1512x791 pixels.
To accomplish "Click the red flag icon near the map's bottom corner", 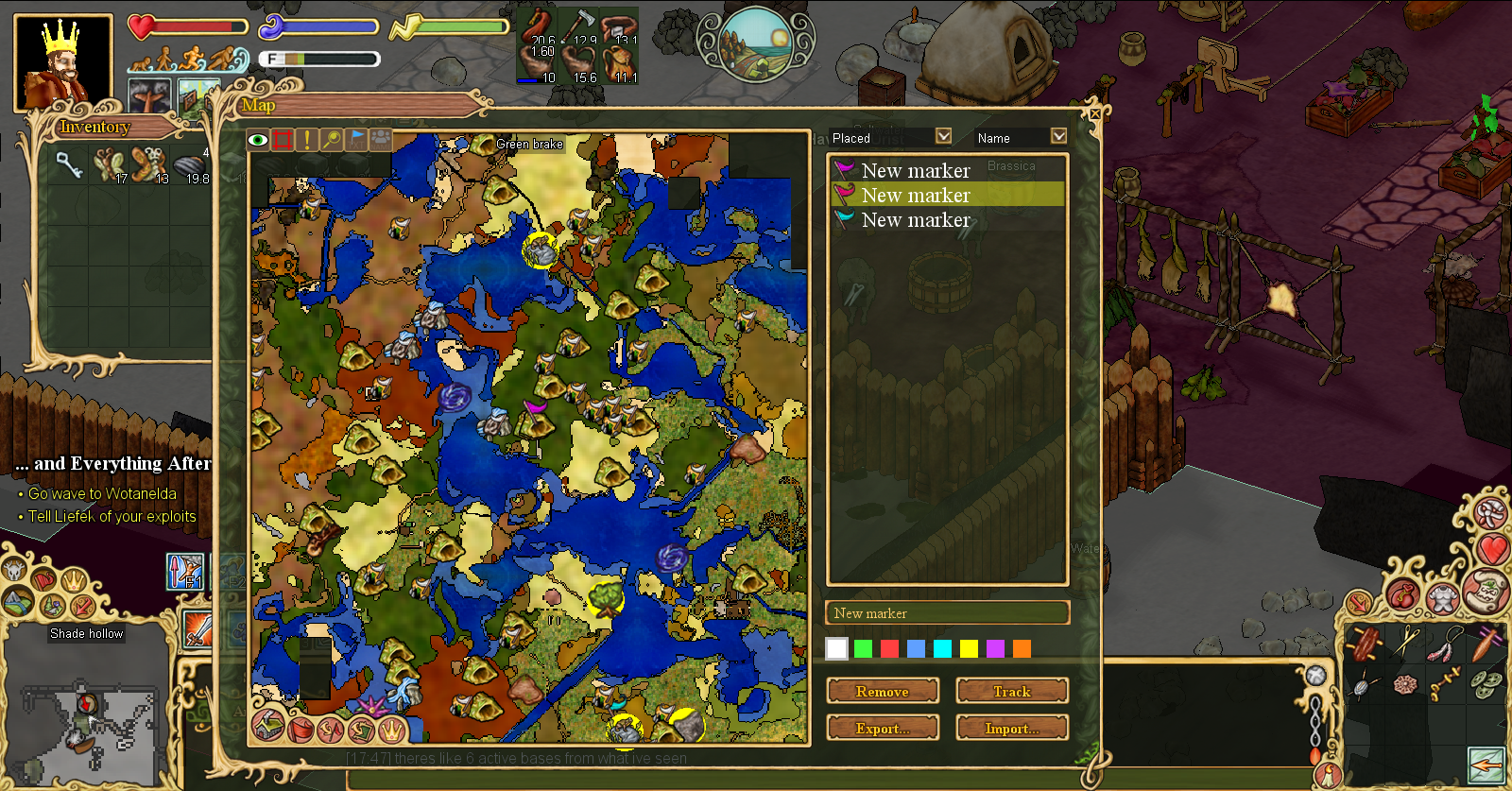I will tap(301, 730).
